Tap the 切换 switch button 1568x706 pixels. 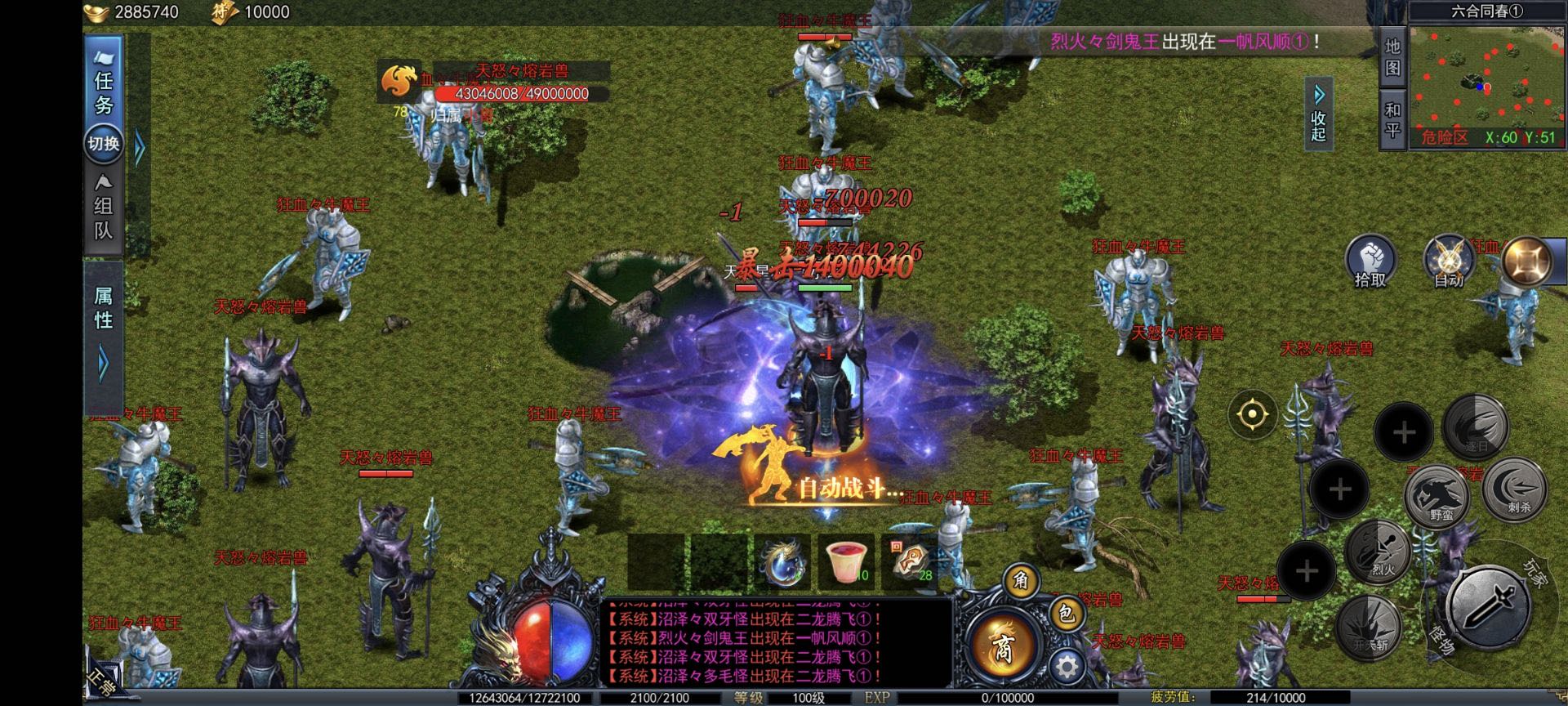coord(104,144)
